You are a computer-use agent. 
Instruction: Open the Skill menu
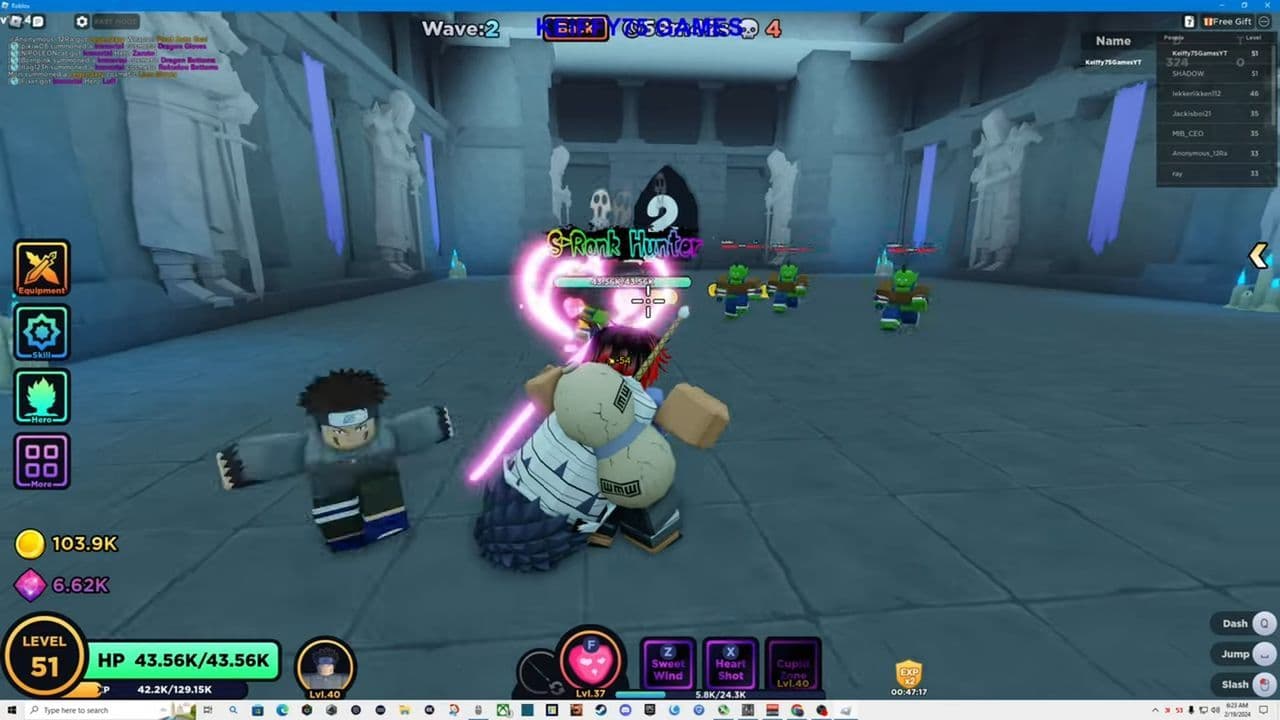[41, 332]
